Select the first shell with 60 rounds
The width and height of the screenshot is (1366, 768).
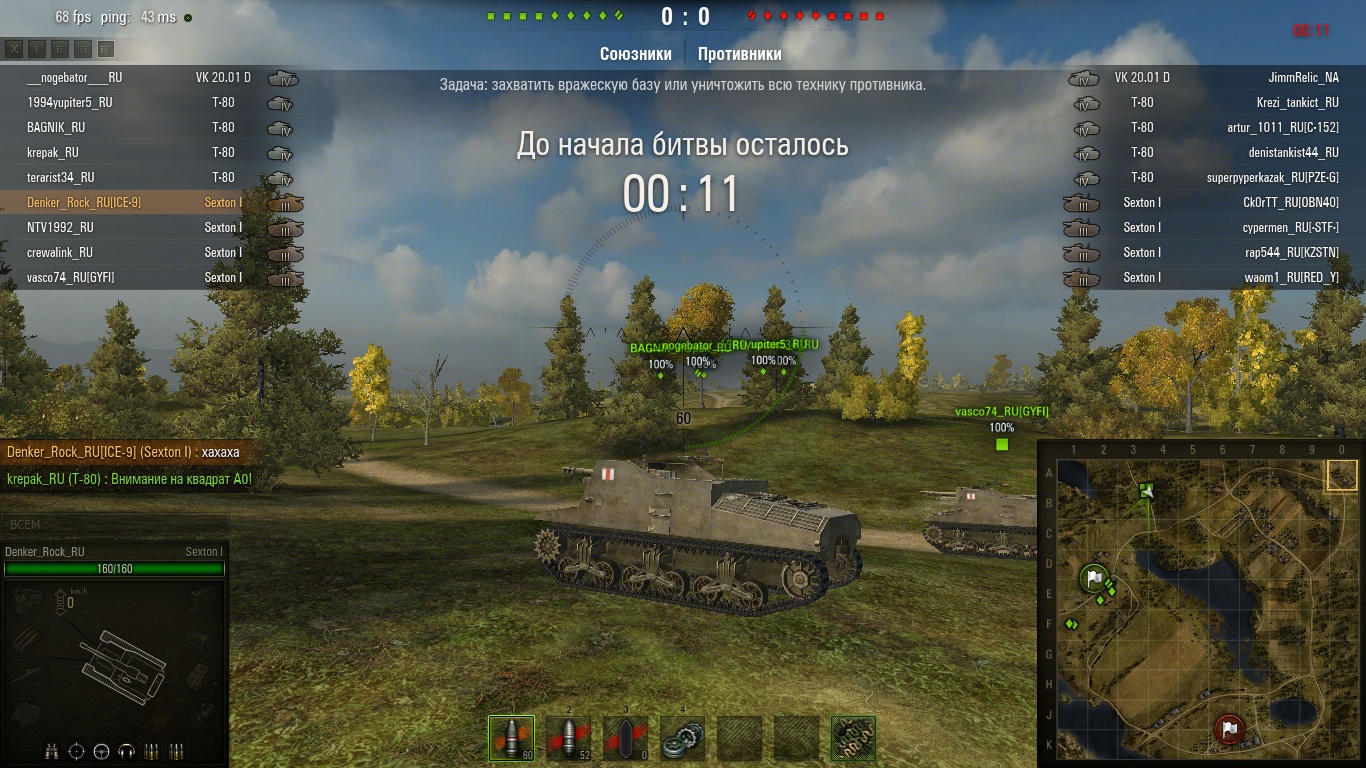[x=511, y=738]
